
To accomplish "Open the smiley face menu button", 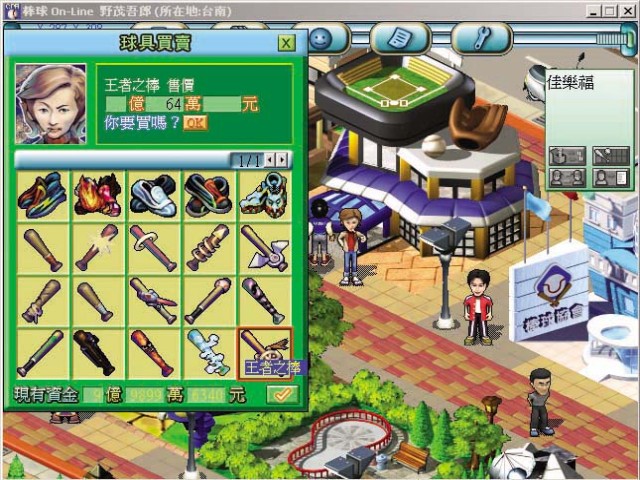I will pyautogui.click(x=320, y=38).
